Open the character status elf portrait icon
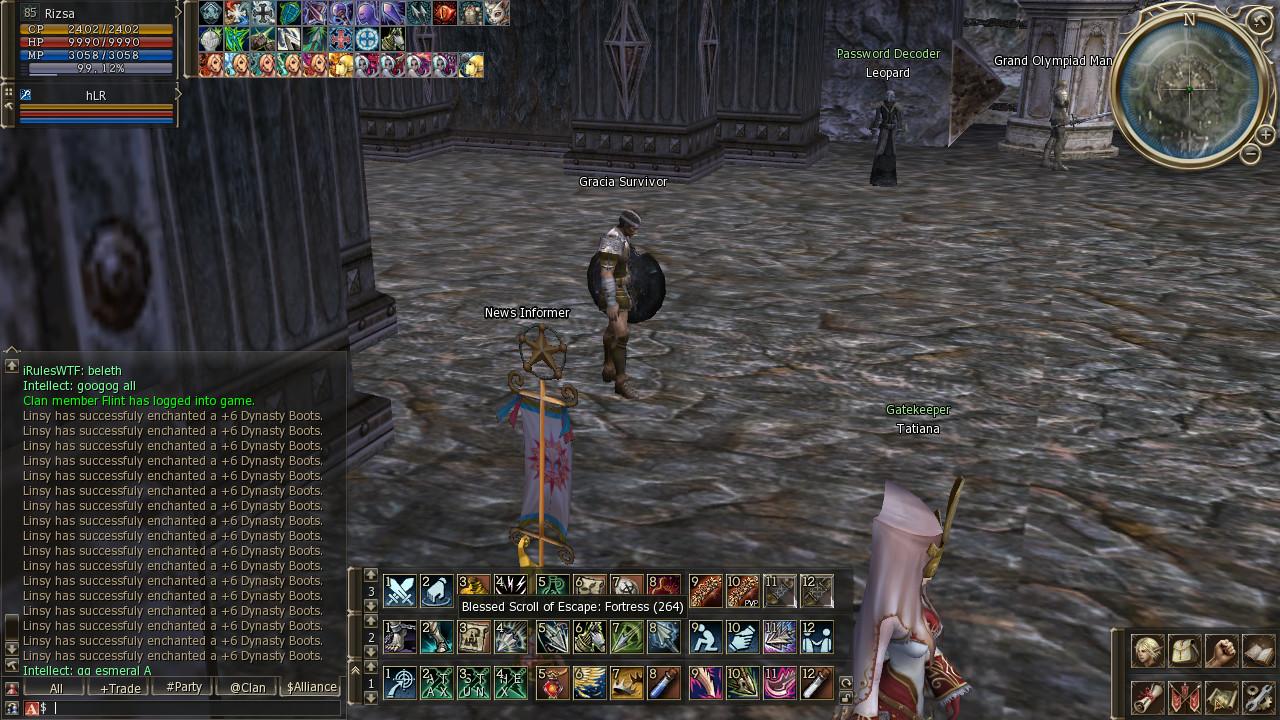 [x=1147, y=651]
